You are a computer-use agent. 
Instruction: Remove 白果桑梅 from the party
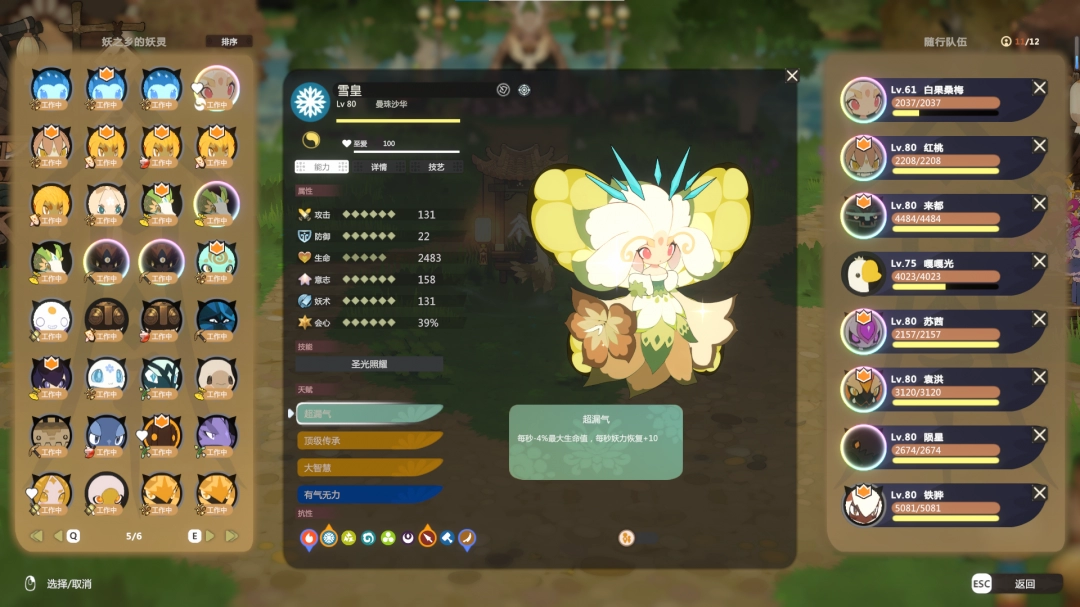click(x=1039, y=89)
